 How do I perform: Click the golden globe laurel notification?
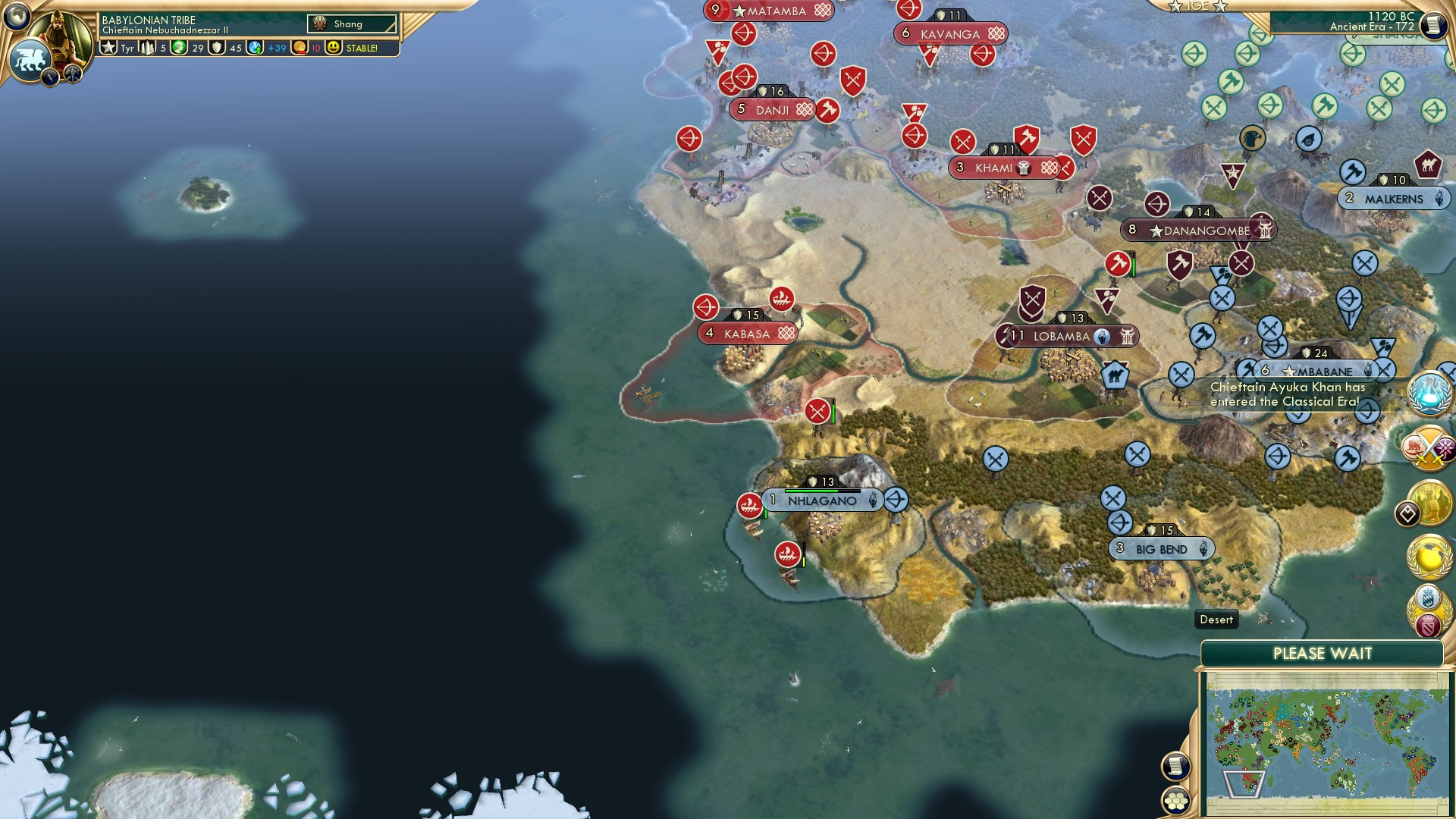(x=1428, y=557)
